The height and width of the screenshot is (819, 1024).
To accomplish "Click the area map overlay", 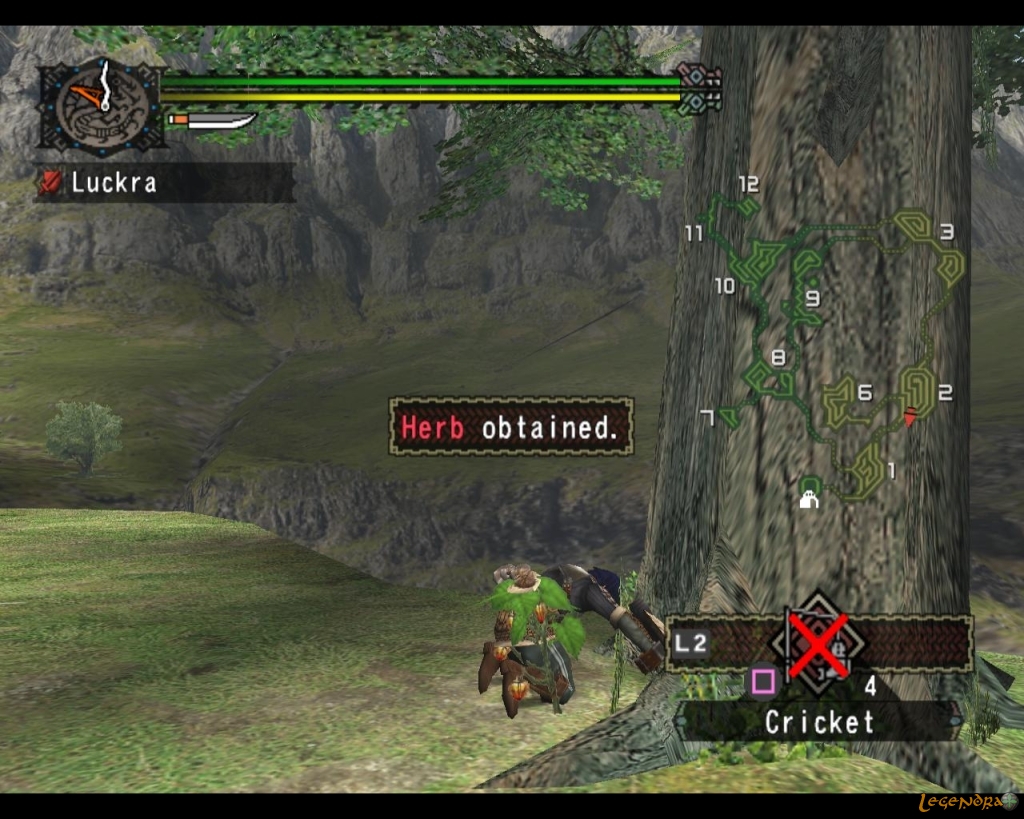I will pyautogui.click(x=830, y=340).
